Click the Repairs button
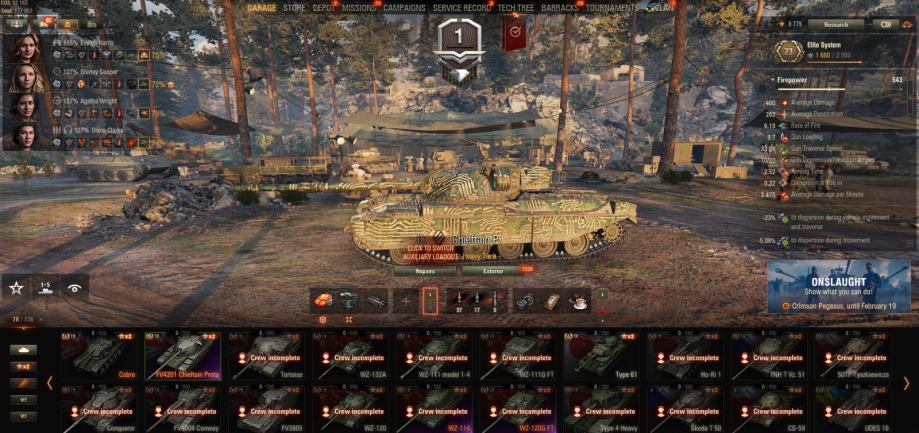The width and height of the screenshot is (919, 433). (424, 270)
